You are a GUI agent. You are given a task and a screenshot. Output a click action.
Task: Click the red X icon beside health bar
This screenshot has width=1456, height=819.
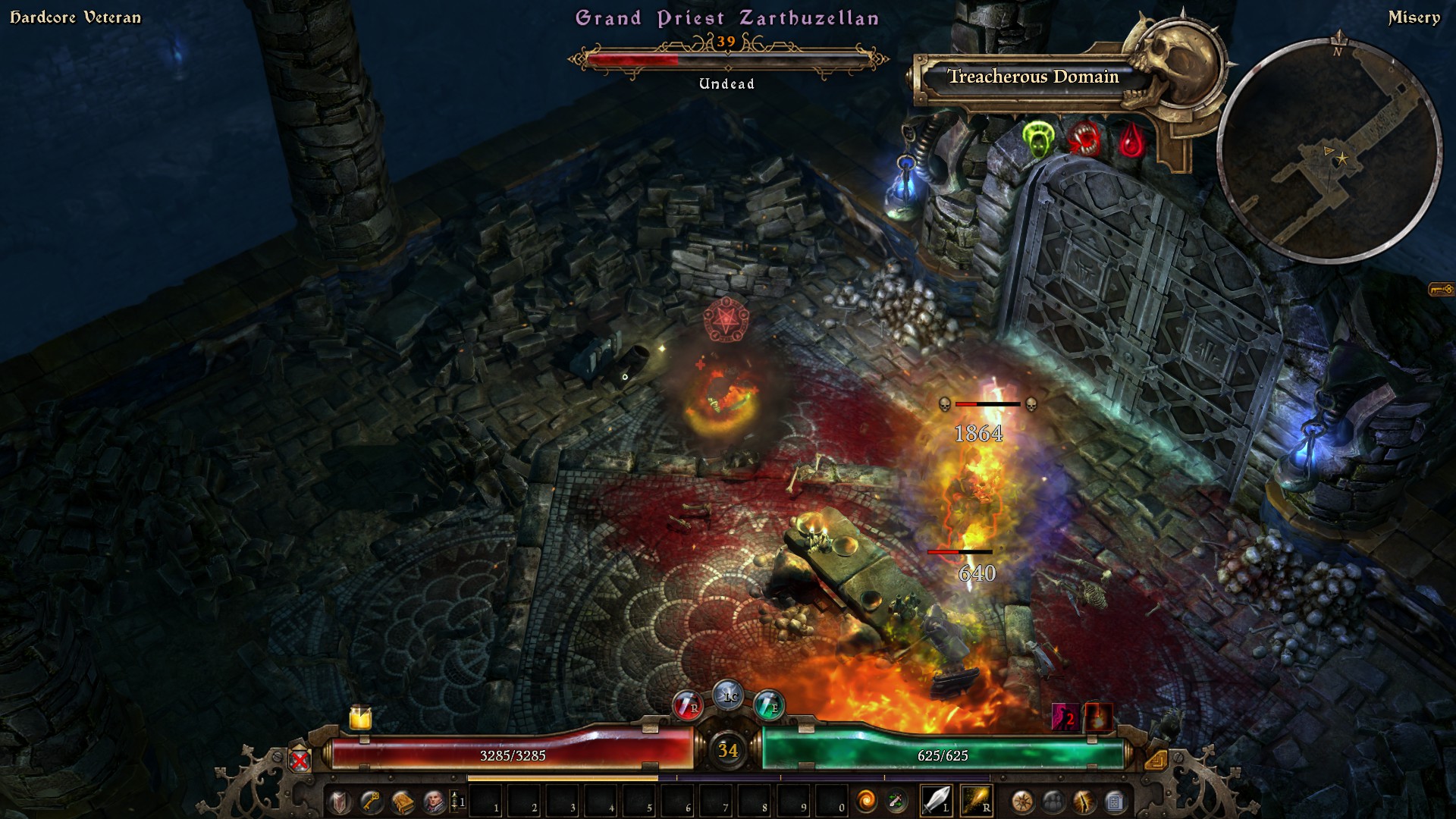coord(300,759)
